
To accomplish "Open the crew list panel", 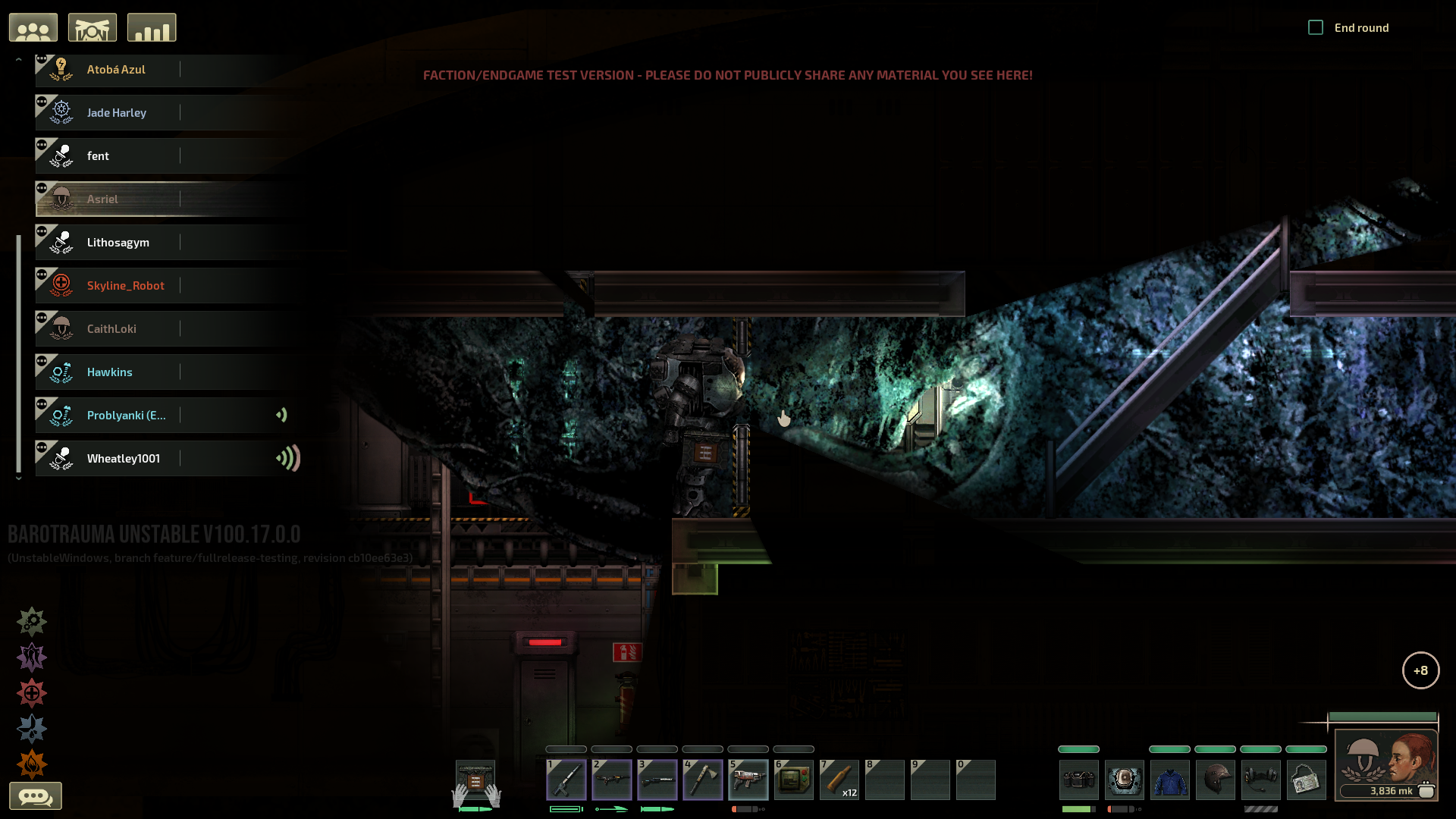I will click(x=33, y=27).
